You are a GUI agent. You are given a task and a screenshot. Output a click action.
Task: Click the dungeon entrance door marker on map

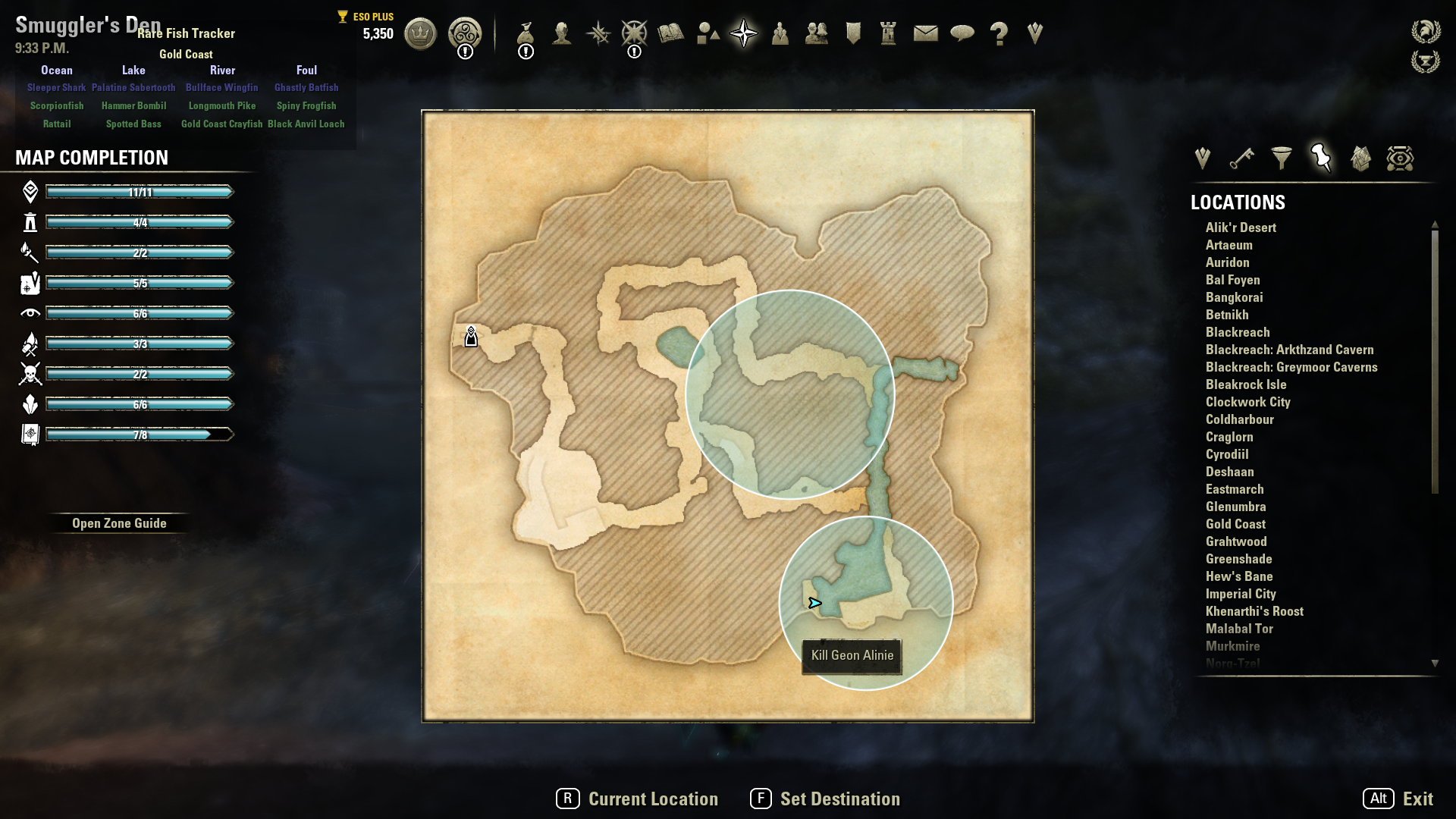[471, 337]
